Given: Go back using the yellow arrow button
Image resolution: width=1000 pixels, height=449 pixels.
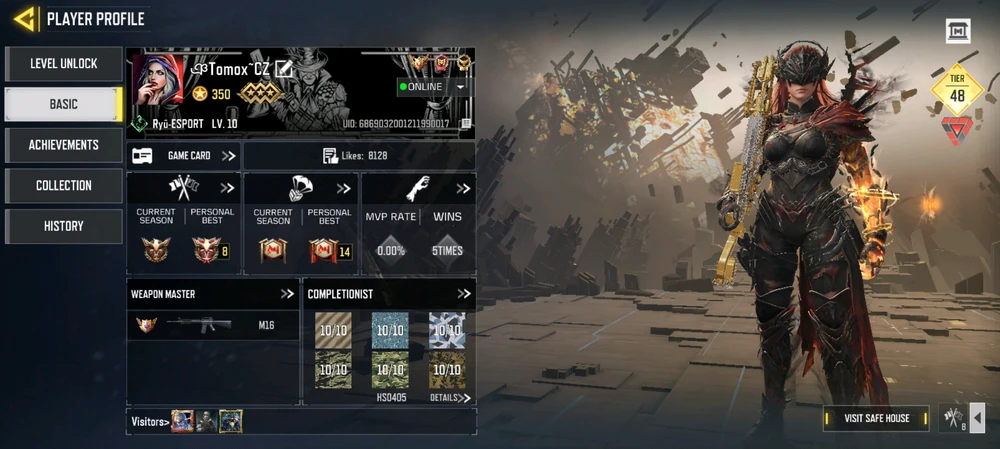Looking at the screenshot, I should 26,18.
